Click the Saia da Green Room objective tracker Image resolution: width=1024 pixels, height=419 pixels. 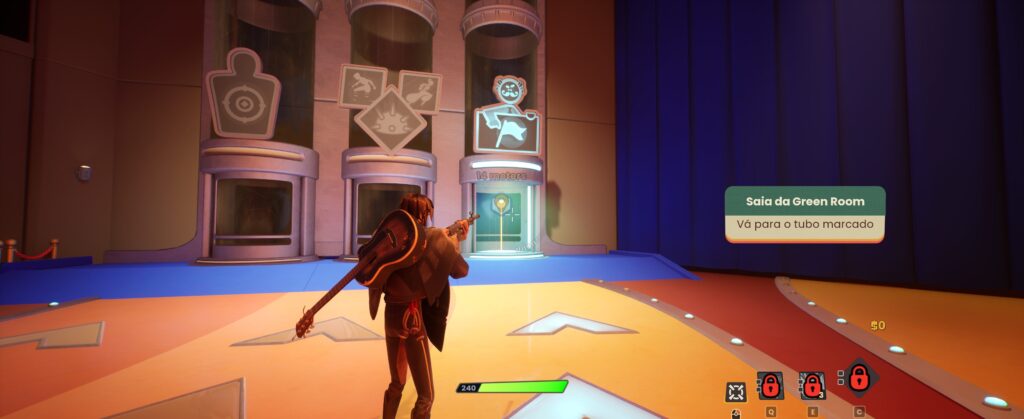coord(804,212)
